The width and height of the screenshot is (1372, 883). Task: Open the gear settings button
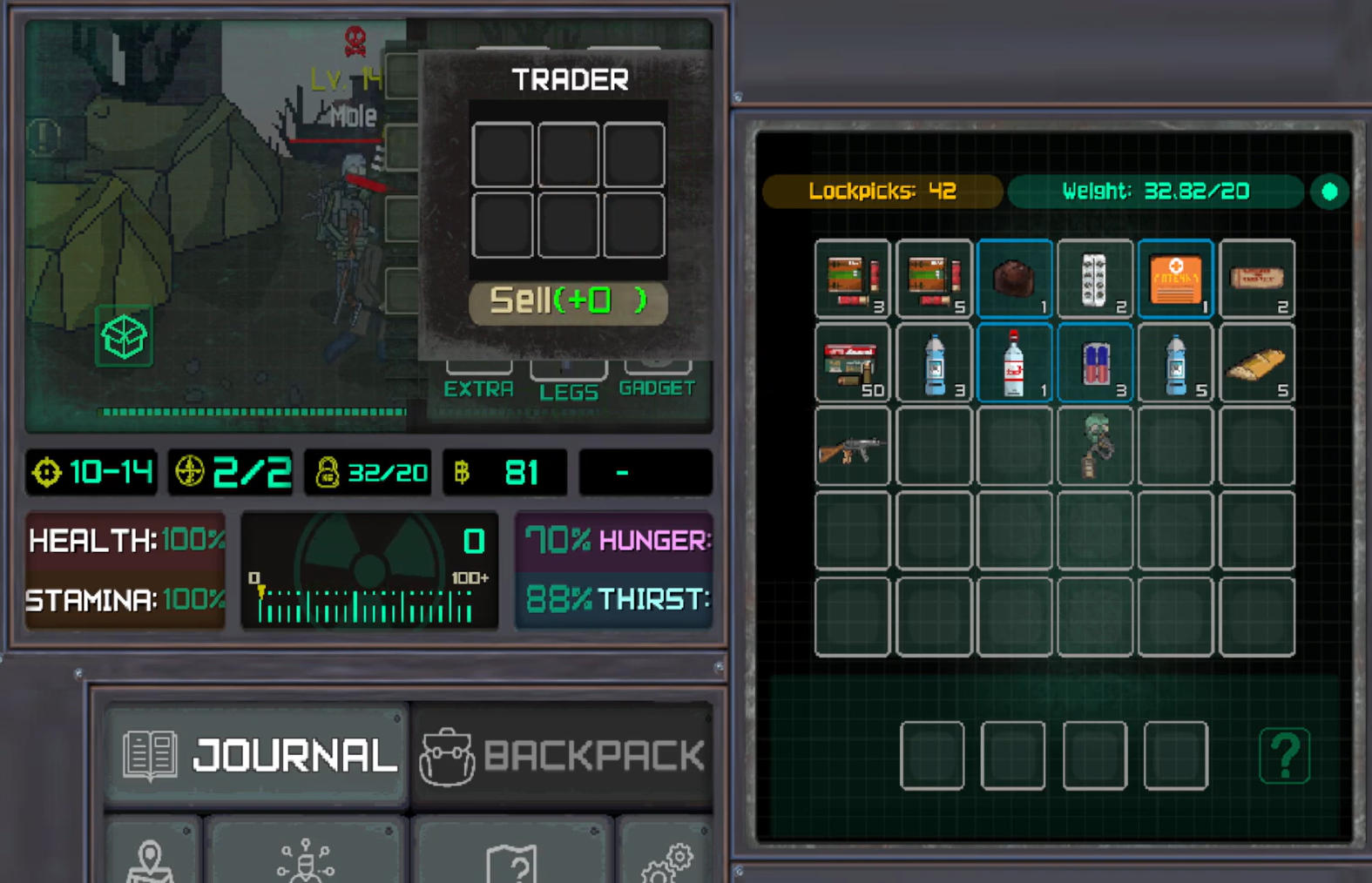tap(667, 858)
